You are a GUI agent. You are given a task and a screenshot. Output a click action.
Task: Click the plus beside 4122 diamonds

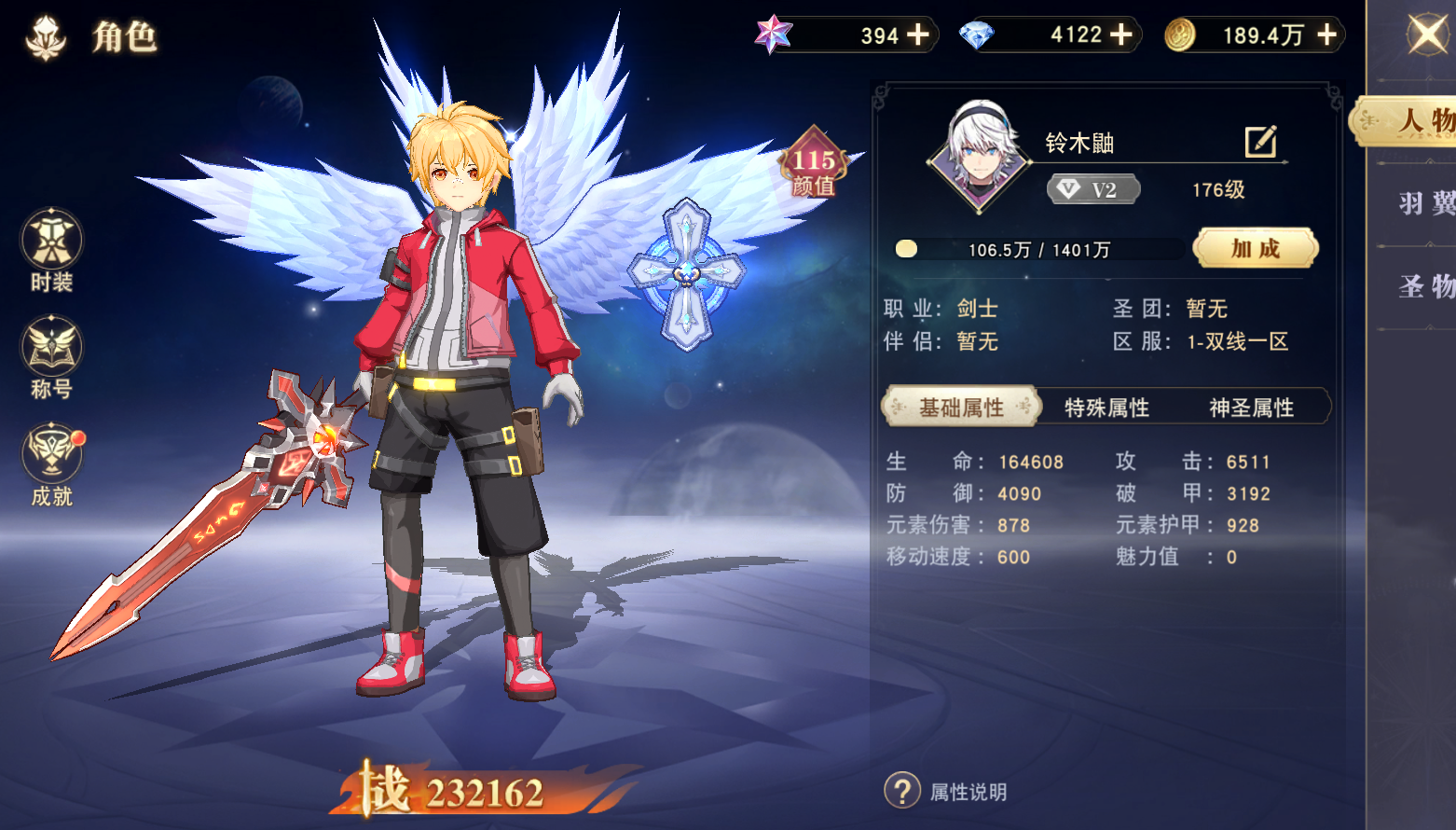point(1122,35)
